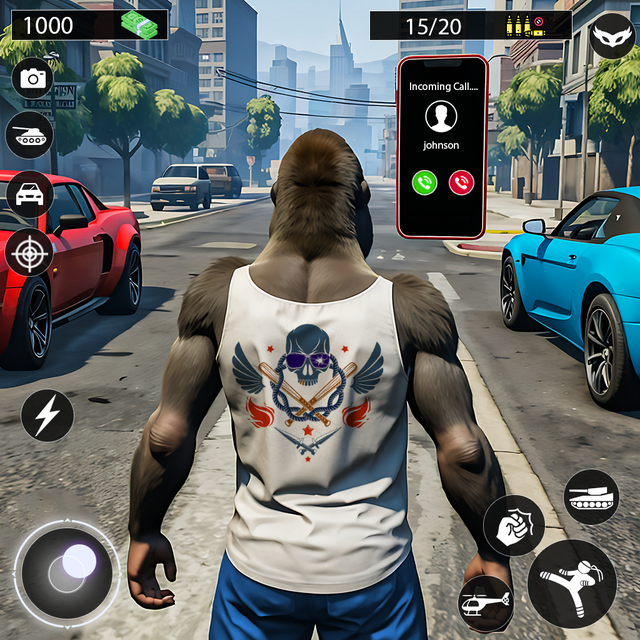Decline the incoming call with red button
This screenshot has height=640, width=640.
click(x=461, y=182)
